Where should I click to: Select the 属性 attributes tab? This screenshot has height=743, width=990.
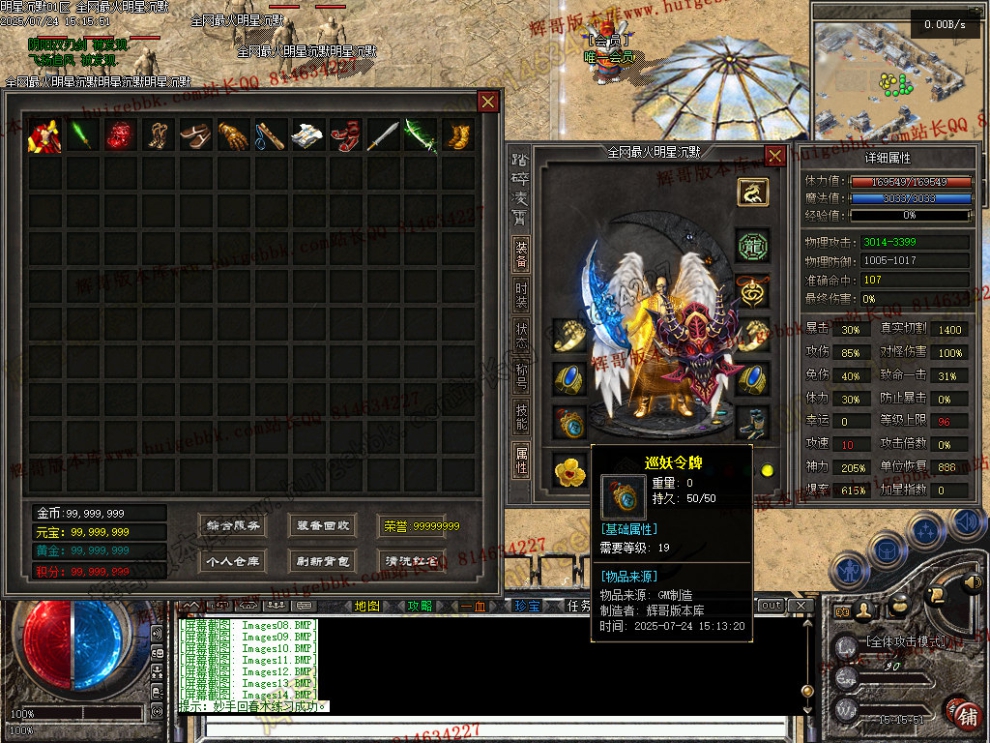521,460
